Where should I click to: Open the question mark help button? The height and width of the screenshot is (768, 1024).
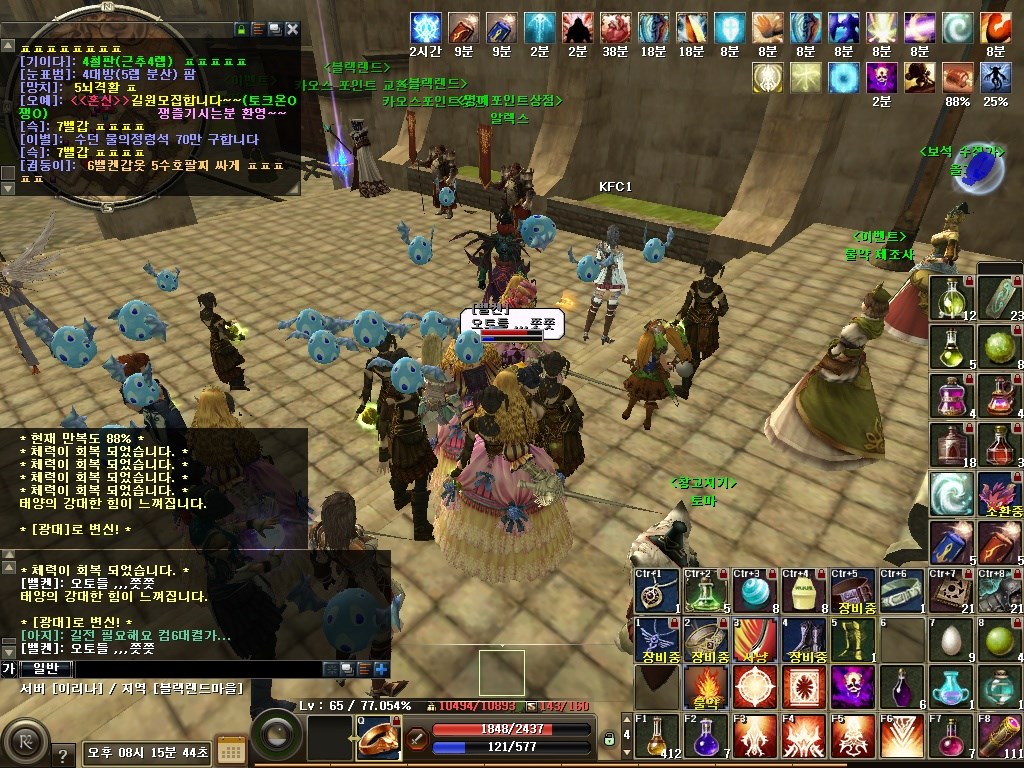(62, 756)
